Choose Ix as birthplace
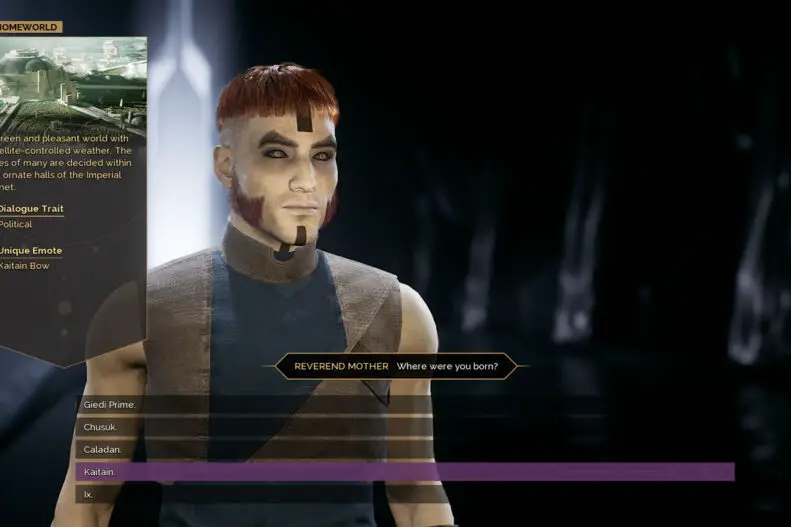Image resolution: width=791 pixels, height=527 pixels. pos(89,494)
